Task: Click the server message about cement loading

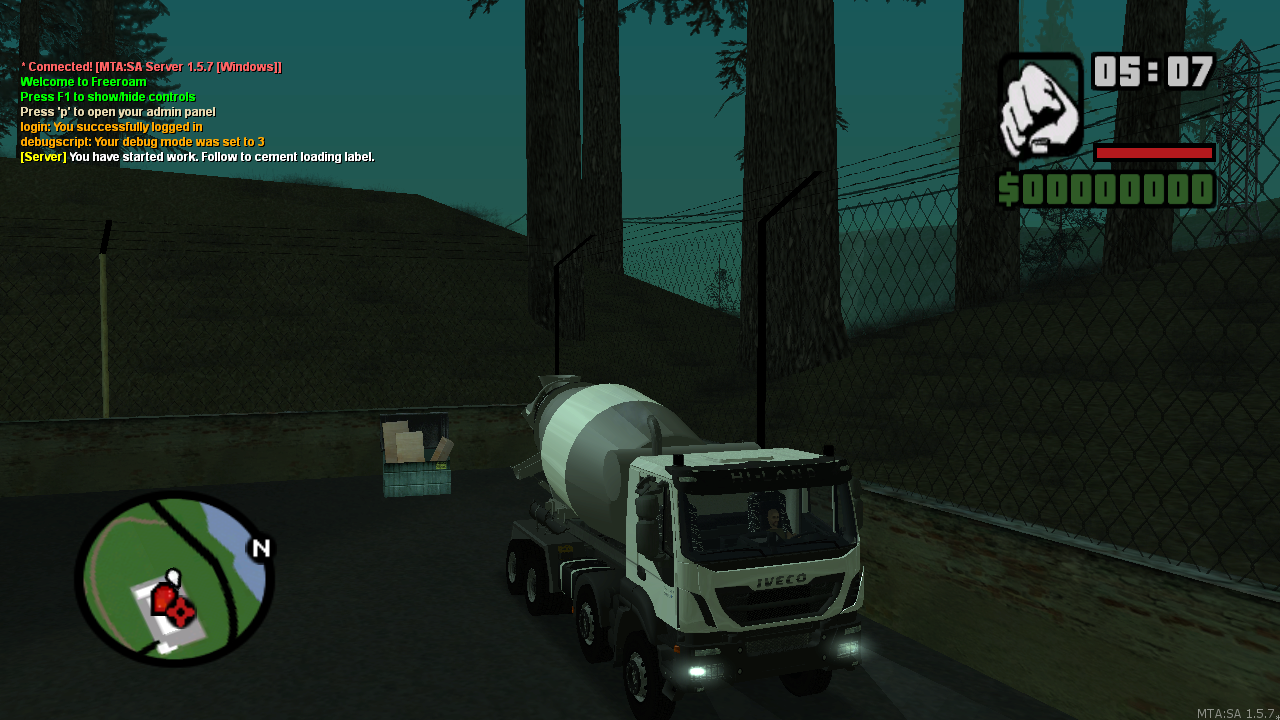Action: tap(198, 157)
